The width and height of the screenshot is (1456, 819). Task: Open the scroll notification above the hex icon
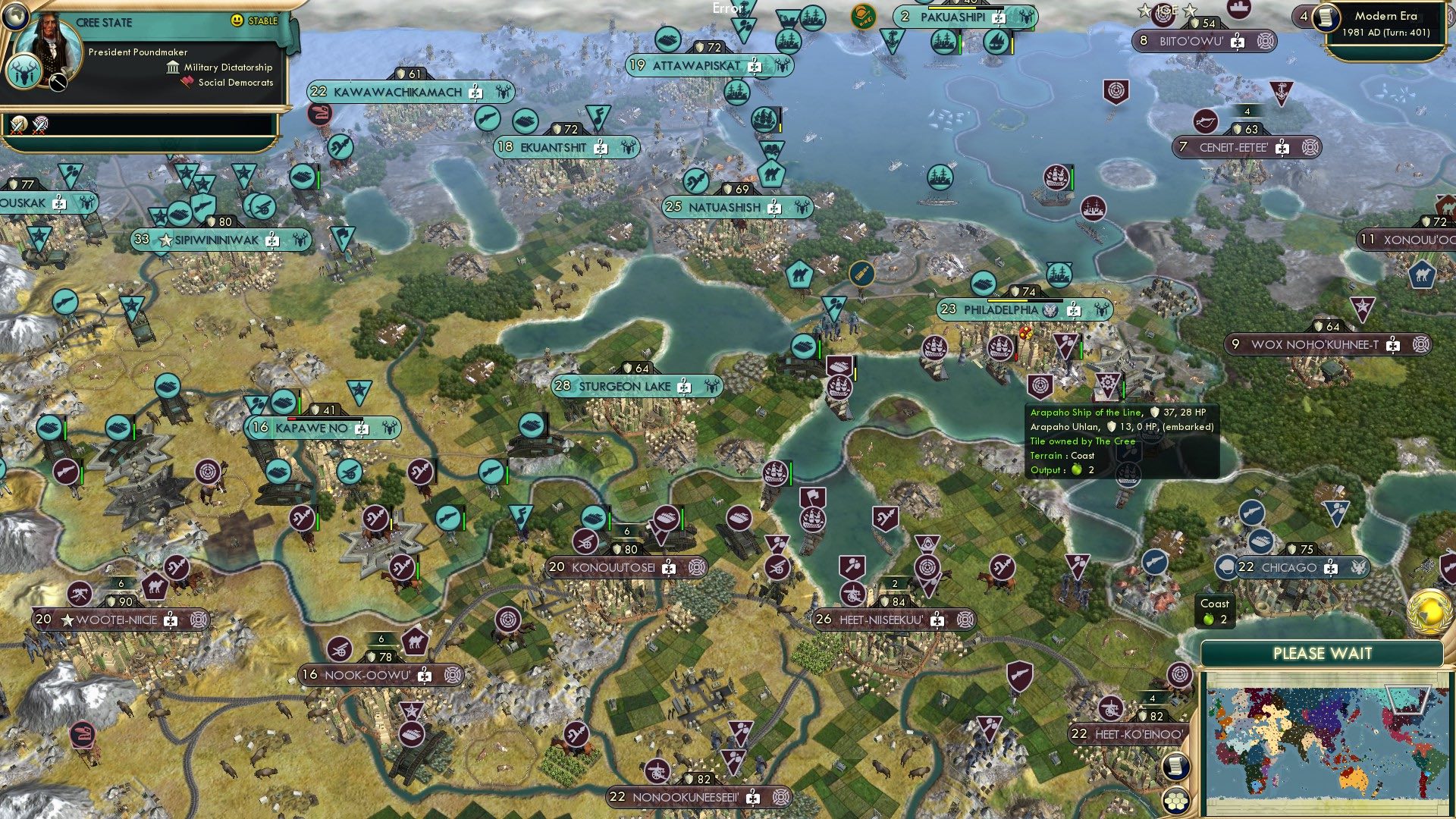pyautogui.click(x=1175, y=767)
